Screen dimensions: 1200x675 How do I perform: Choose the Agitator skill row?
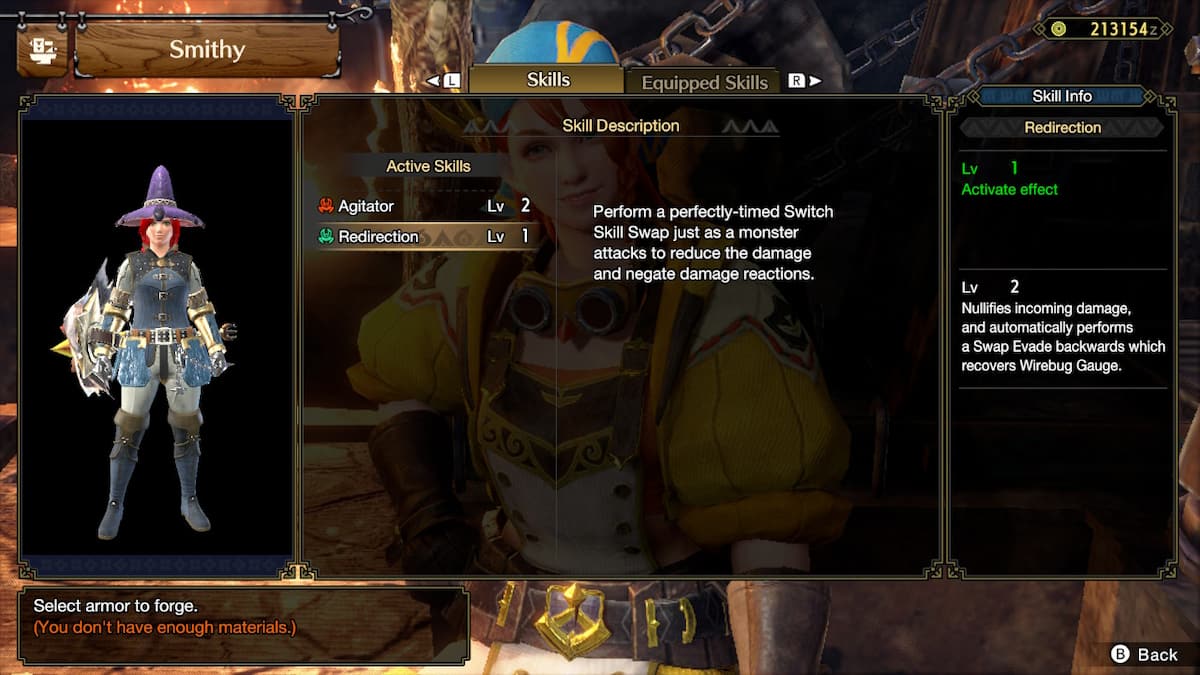point(425,206)
